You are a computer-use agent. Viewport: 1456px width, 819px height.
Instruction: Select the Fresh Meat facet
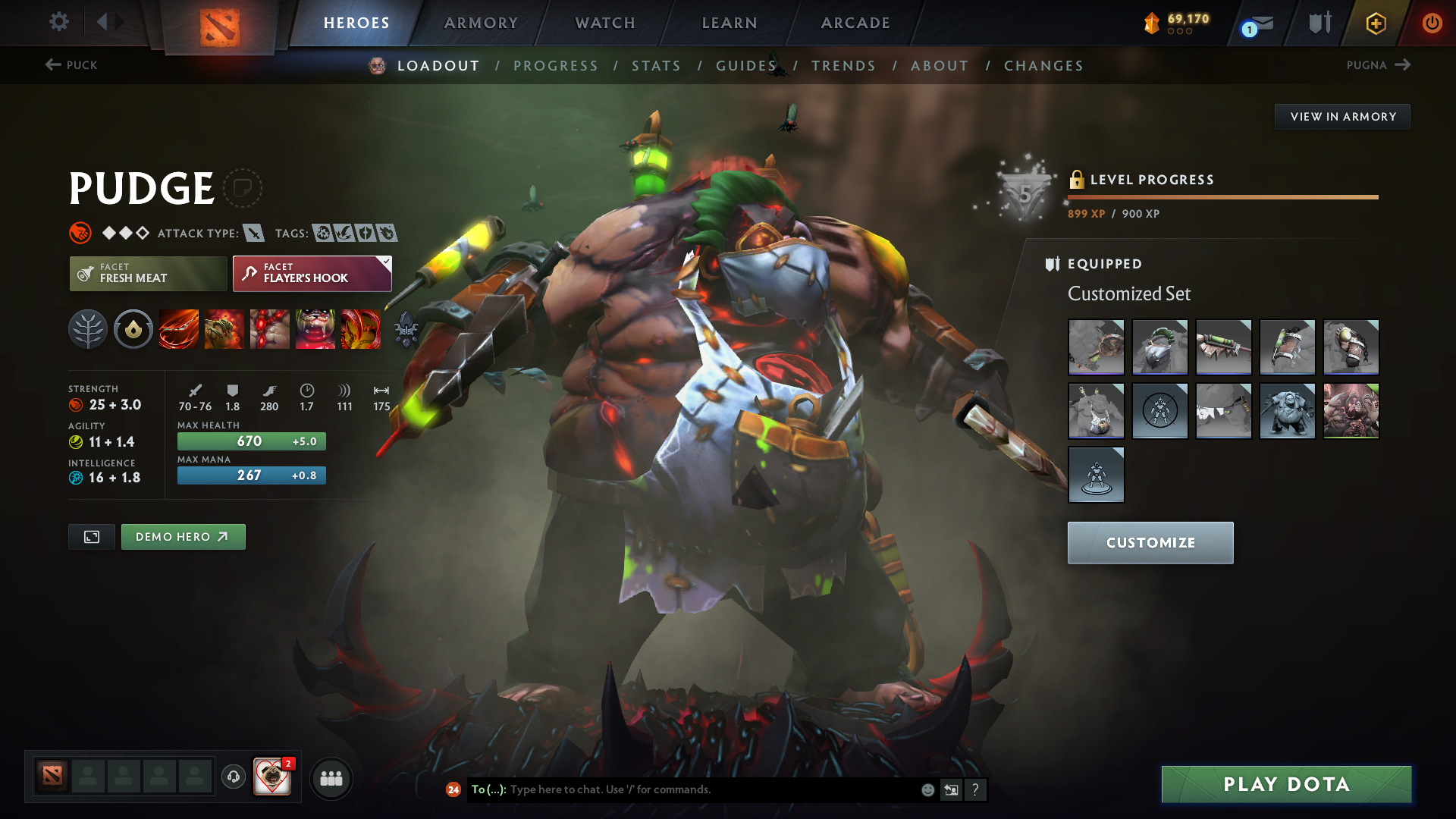click(148, 273)
